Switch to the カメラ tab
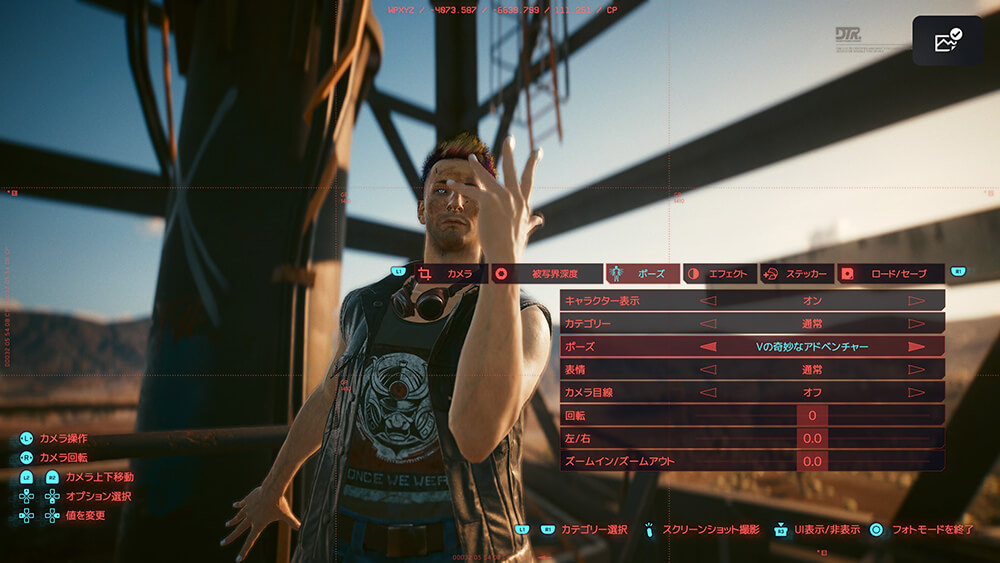Screen dimensions: 1000x563 point(450,273)
